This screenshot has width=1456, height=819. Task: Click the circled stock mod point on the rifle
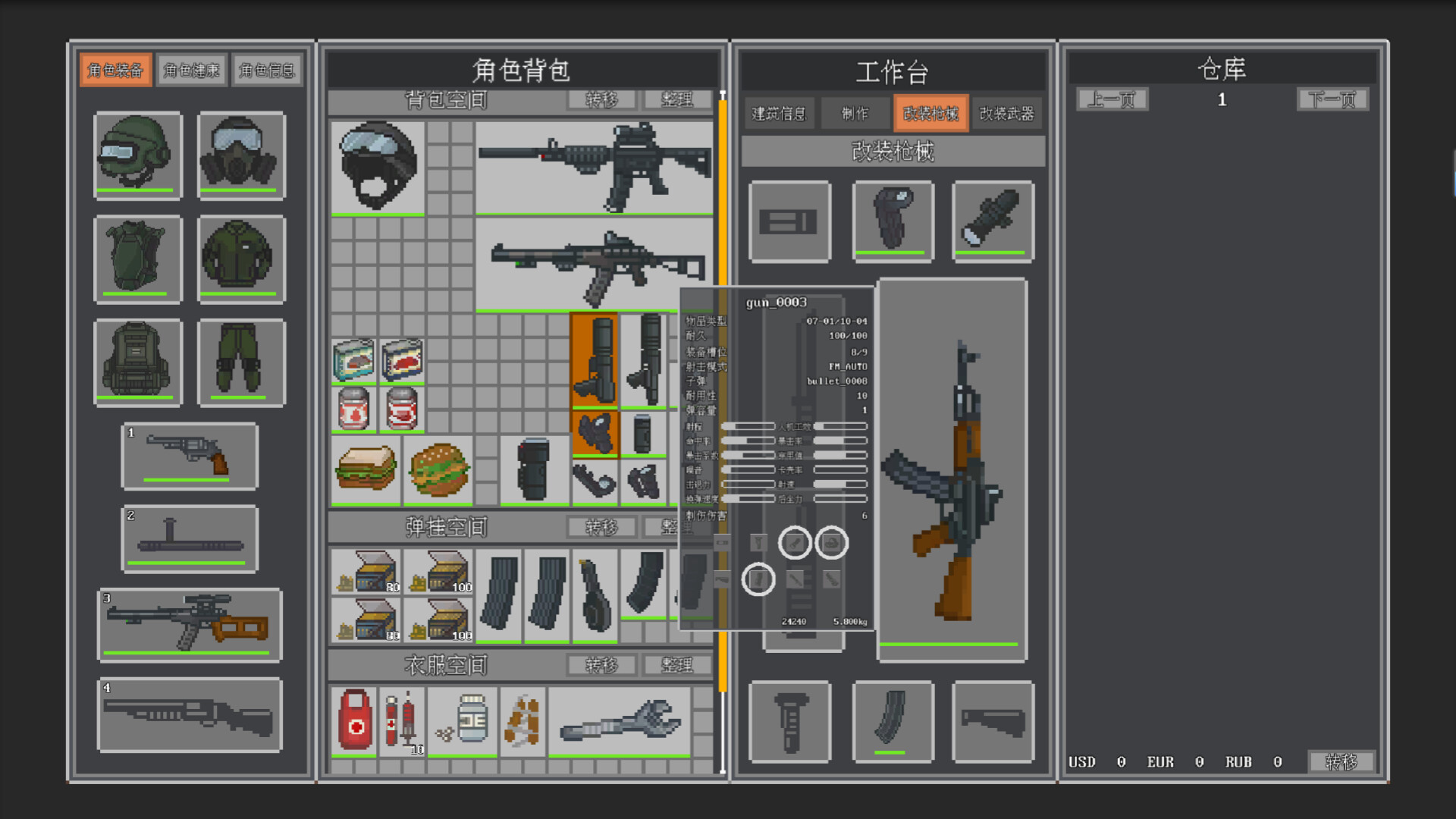[x=832, y=543]
